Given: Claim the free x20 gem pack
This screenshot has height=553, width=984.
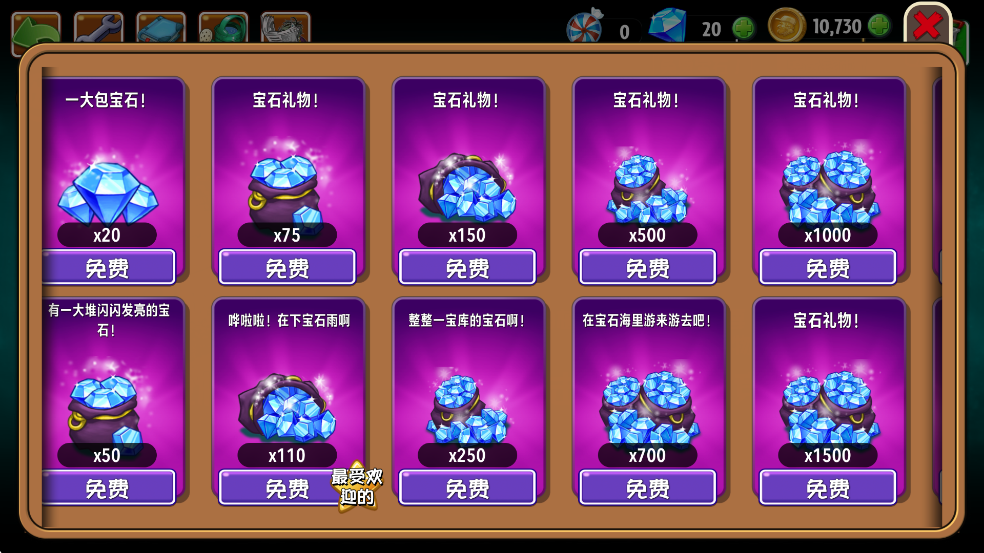Looking at the screenshot, I should [x=108, y=268].
